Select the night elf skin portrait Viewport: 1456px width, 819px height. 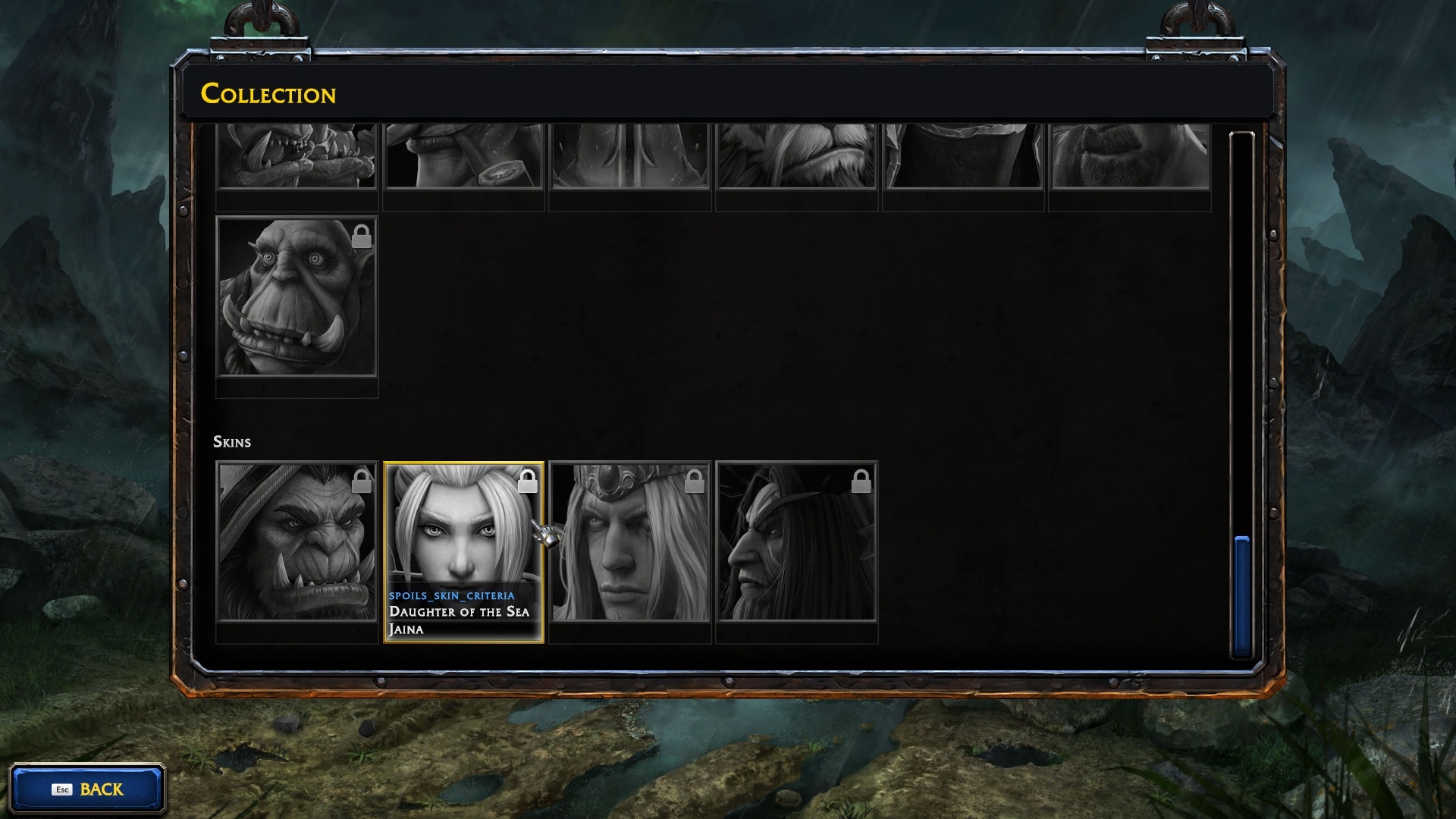pos(796,546)
